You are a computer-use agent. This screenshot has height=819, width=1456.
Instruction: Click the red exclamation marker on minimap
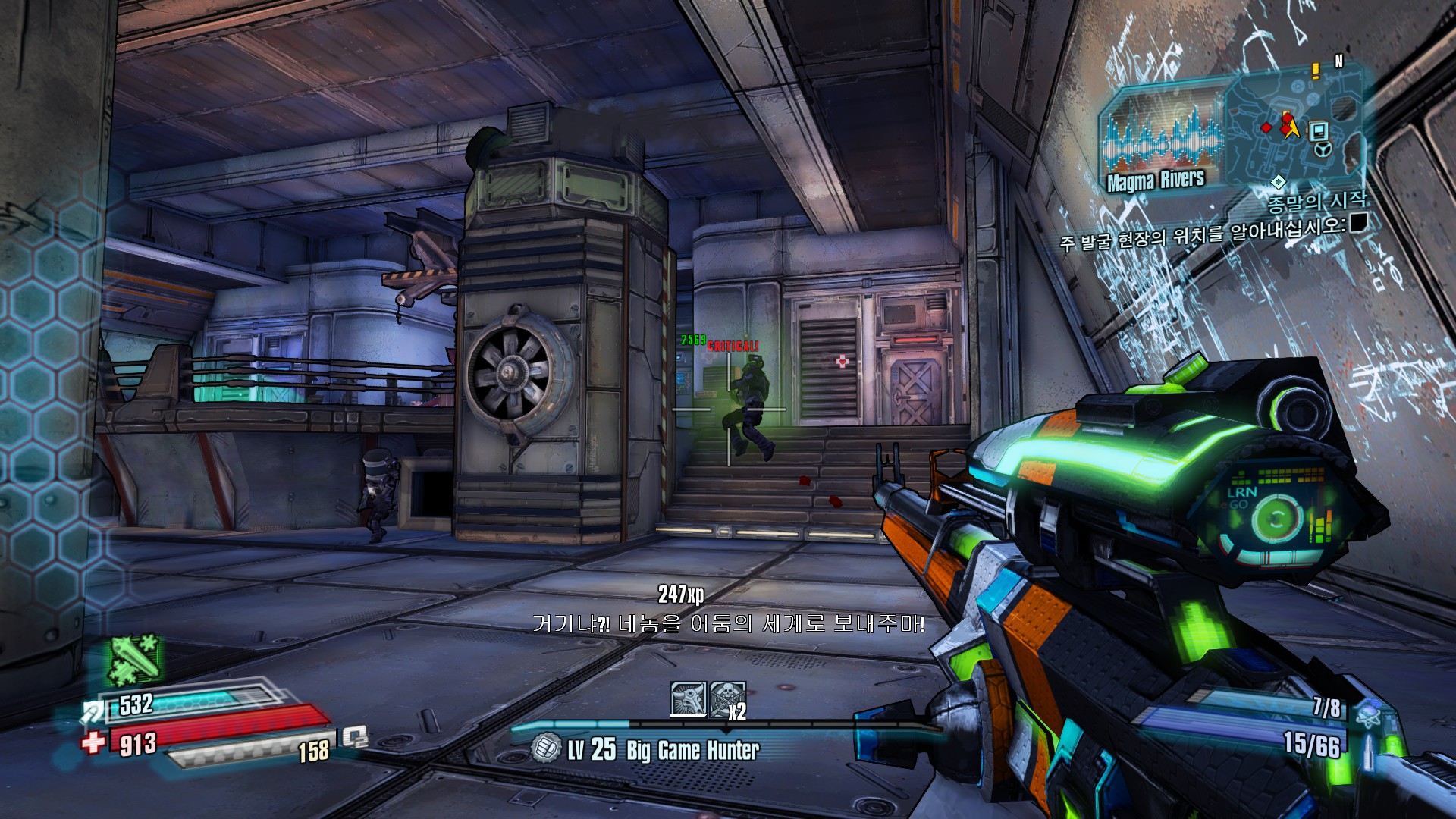(x=1316, y=71)
